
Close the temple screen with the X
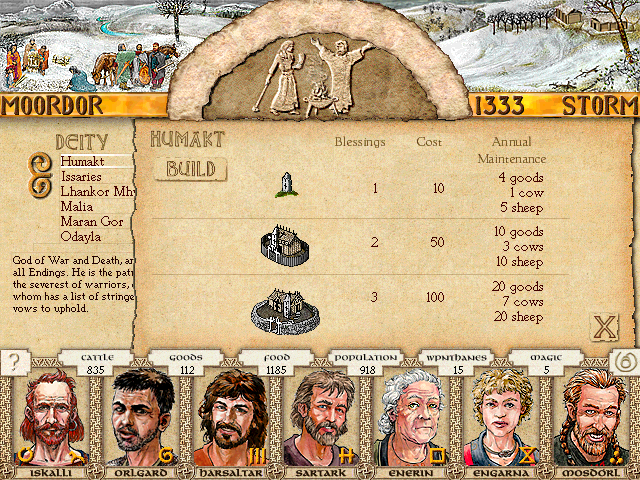pos(604,327)
